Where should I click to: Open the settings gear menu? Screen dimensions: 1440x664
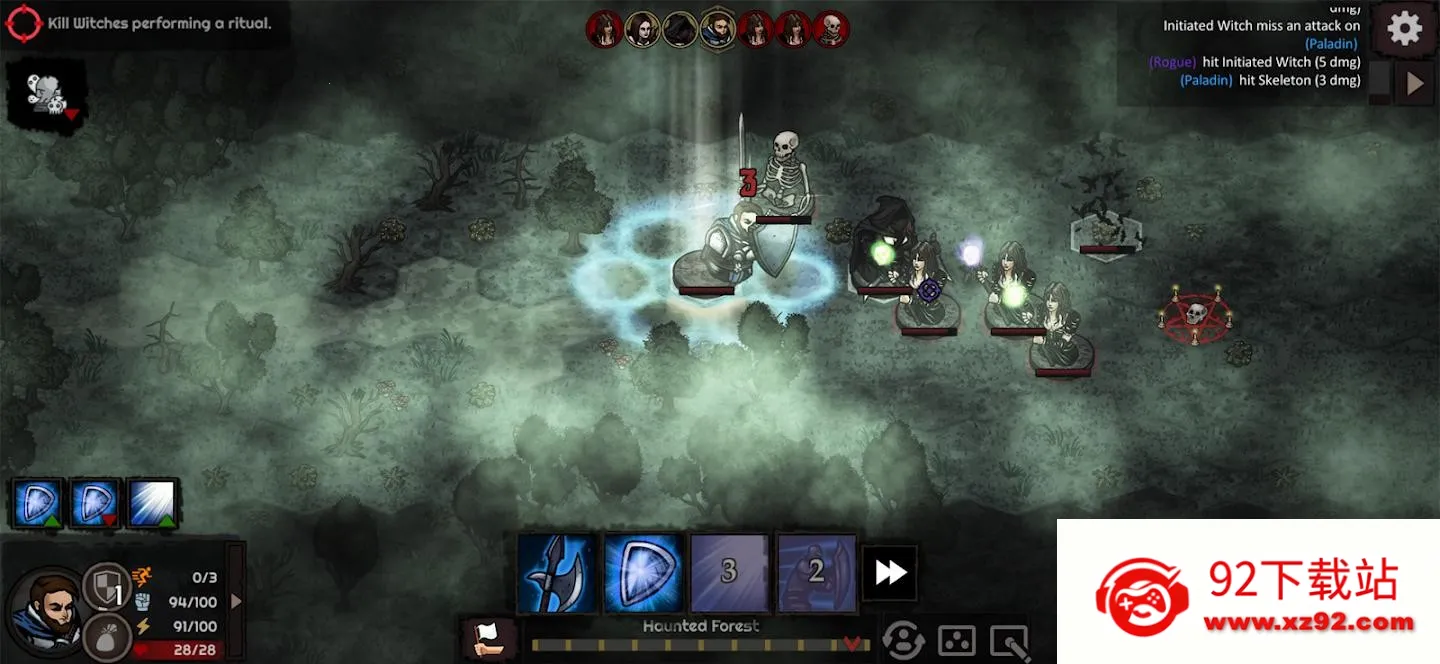tap(1404, 29)
